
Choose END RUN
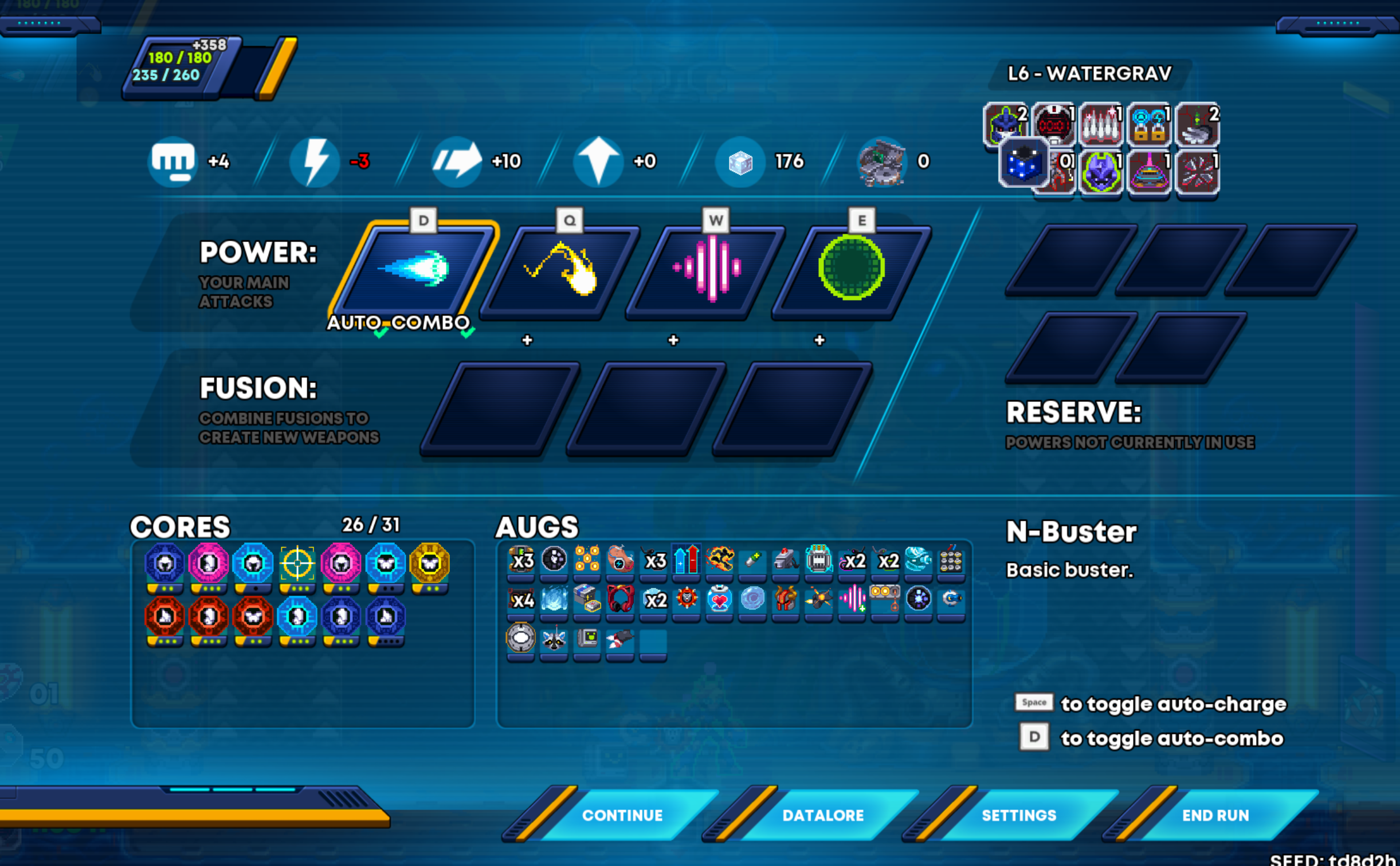click(1215, 815)
